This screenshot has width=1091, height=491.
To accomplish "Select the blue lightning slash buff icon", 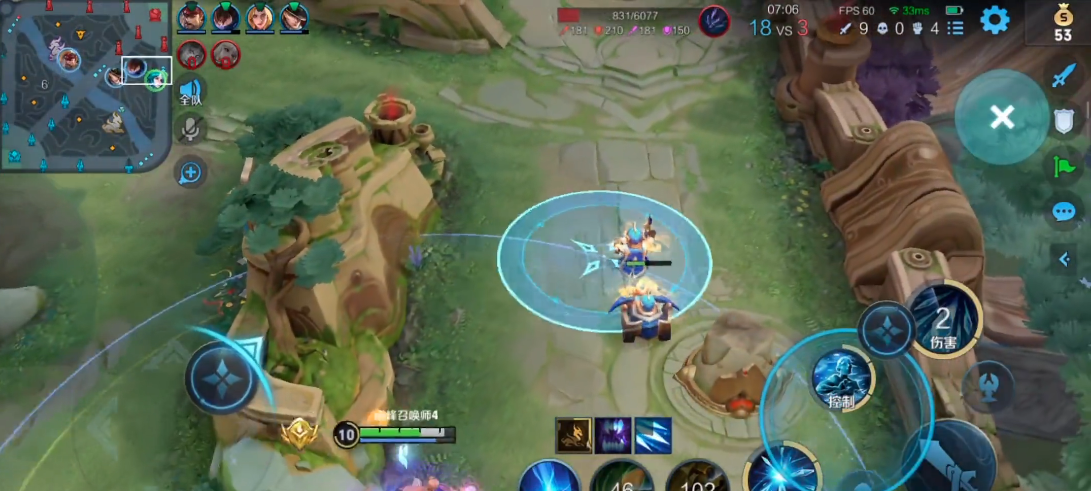I will pyautogui.click(x=653, y=435).
